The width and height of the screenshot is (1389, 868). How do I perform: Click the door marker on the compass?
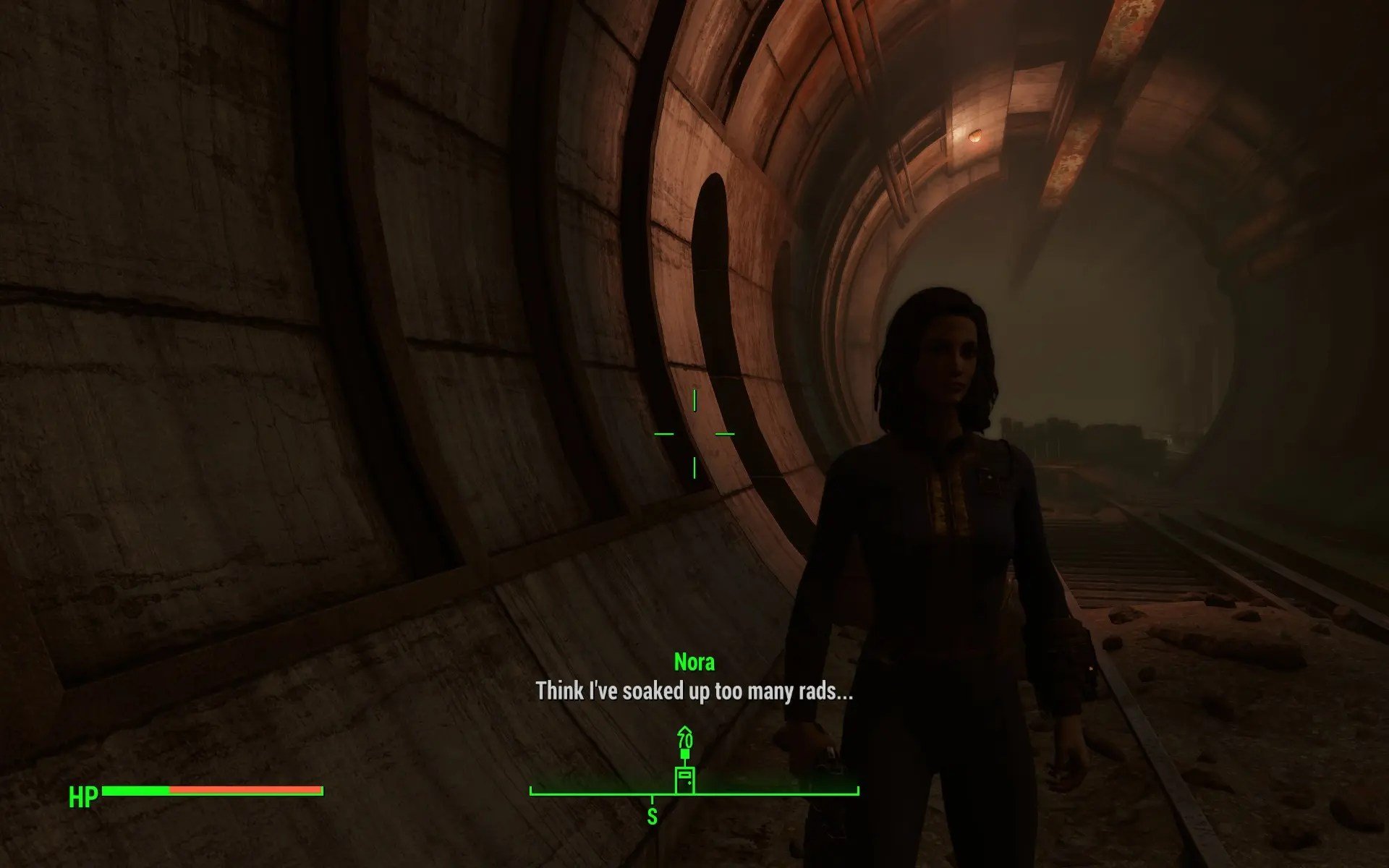[x=684, y=780]
